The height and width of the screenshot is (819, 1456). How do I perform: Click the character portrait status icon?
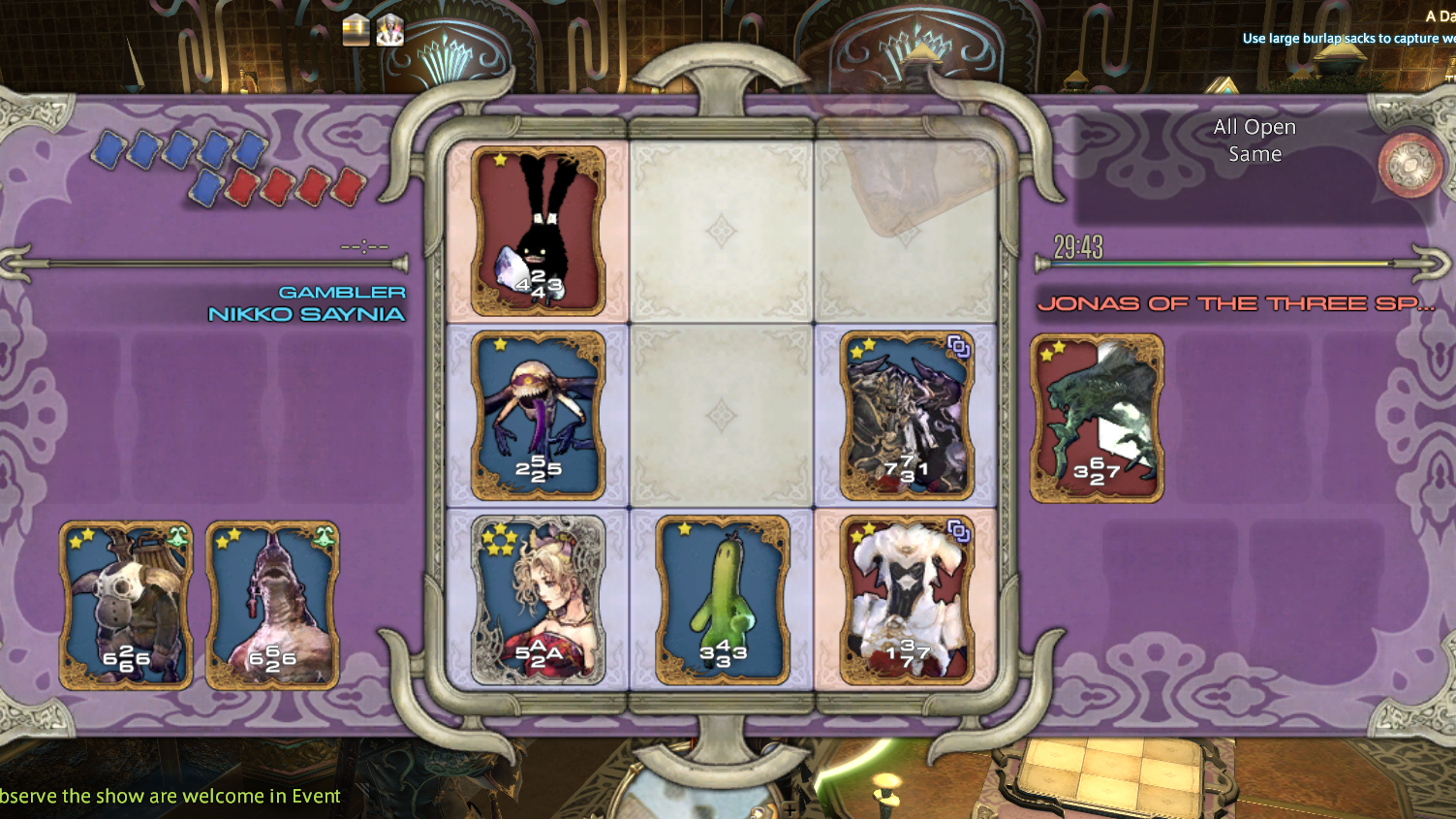pyautogui.click(x=390, y=30)
